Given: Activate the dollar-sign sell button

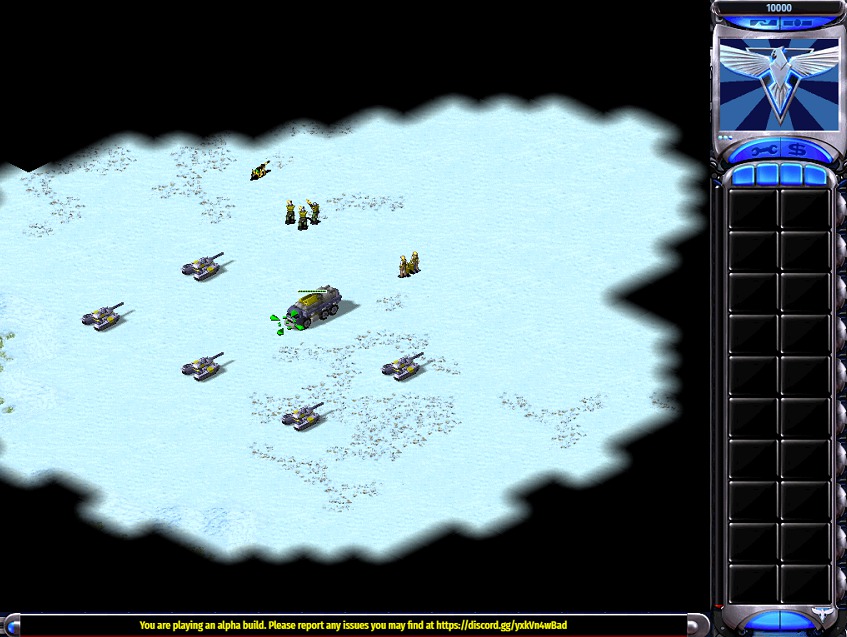Looking at the screenshot, I should [x=797, y=150].
